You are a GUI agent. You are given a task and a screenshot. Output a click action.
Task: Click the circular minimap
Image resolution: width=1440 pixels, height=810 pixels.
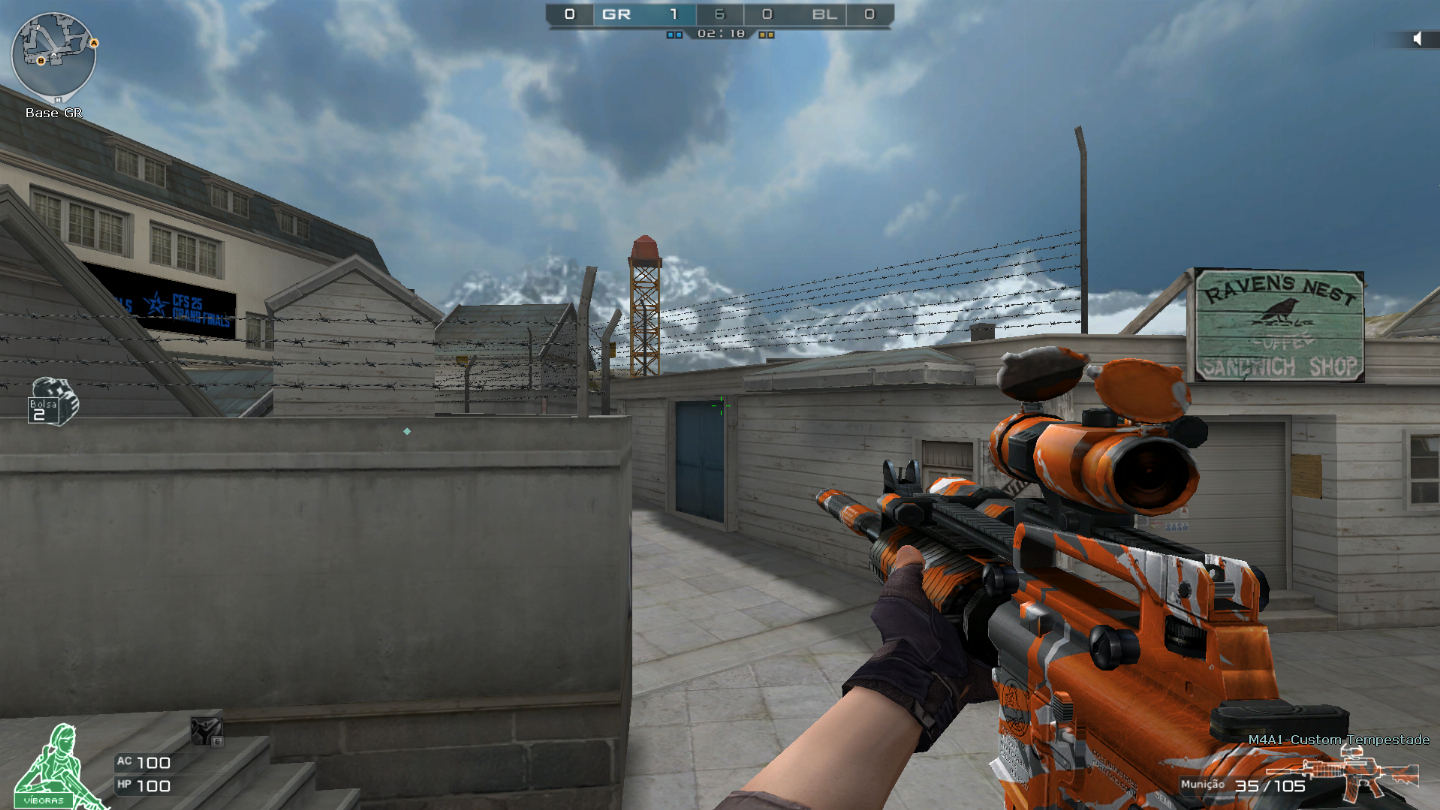(54, 57)
